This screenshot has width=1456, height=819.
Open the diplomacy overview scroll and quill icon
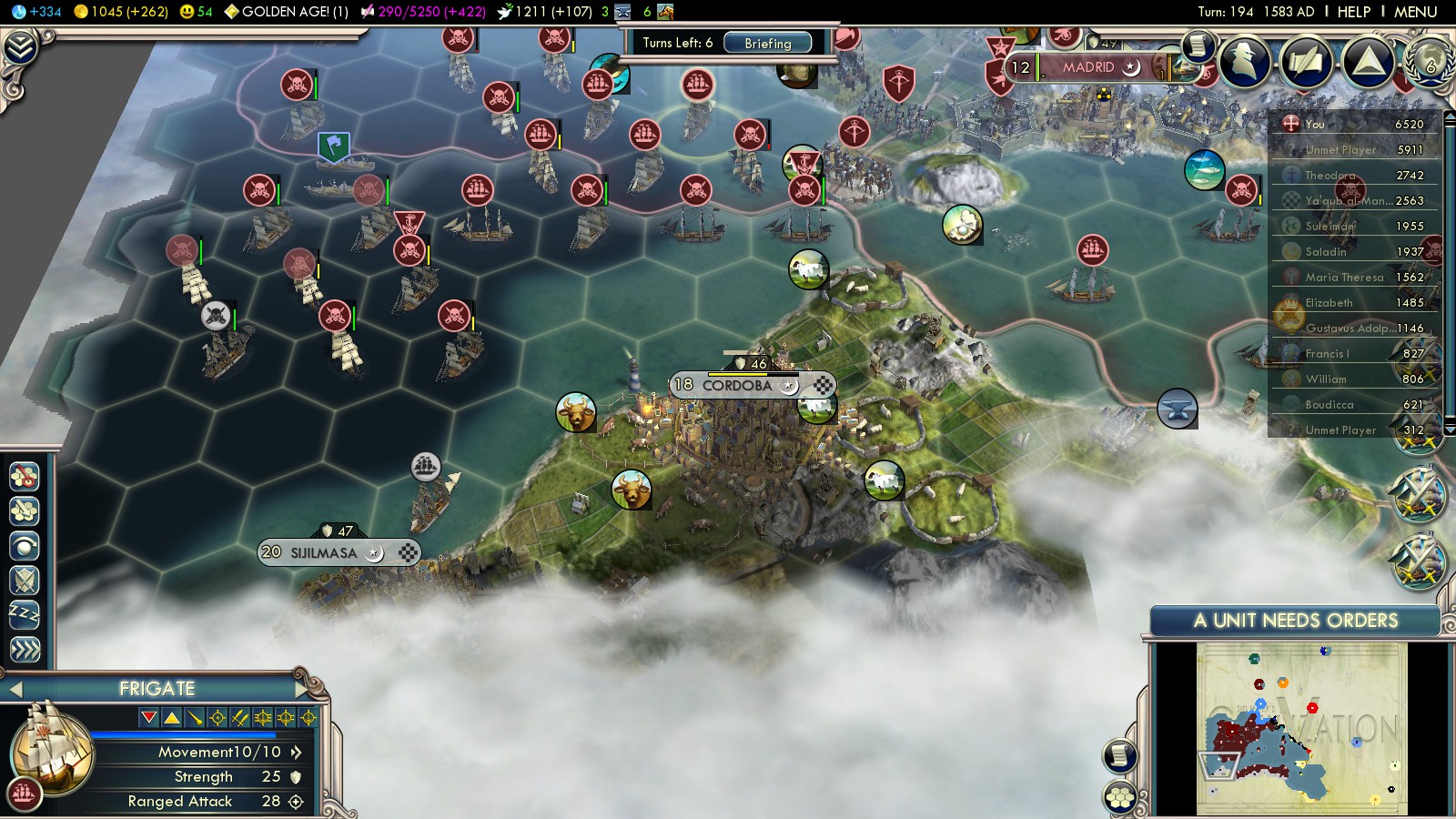(1306, 62)
